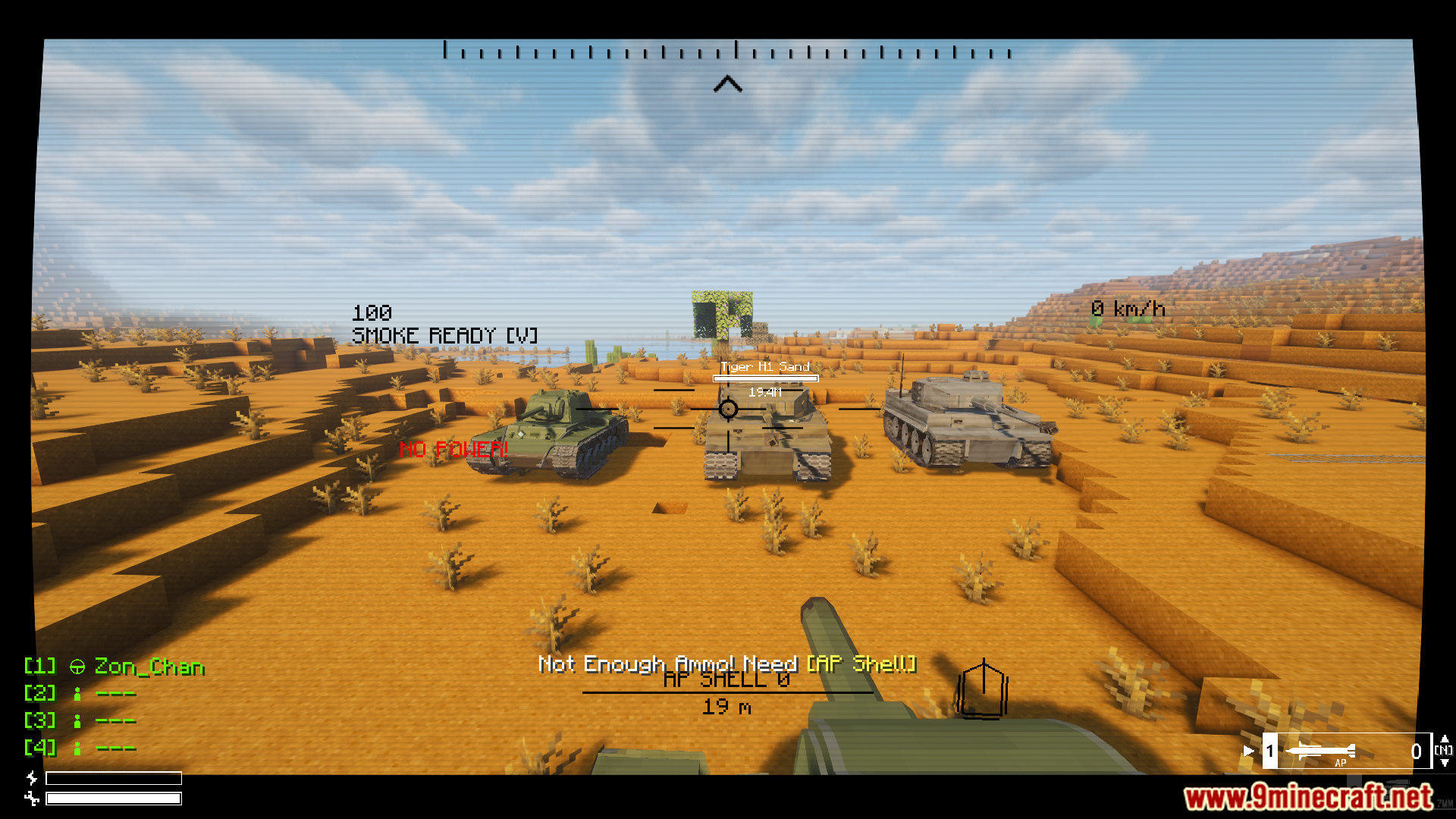
Task: Expand the ammo panel with the left triangle arrow
Action: [1249, 750]
